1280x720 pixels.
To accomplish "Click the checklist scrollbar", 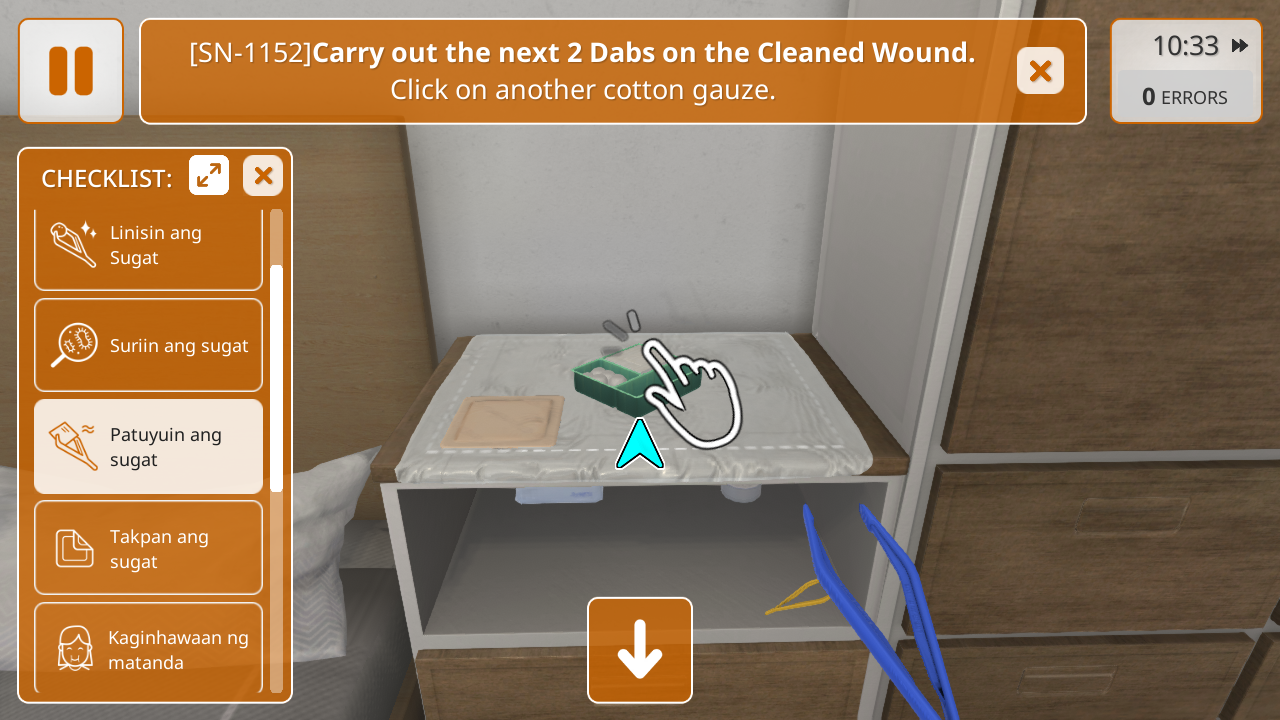I will [x=276, y=378].
